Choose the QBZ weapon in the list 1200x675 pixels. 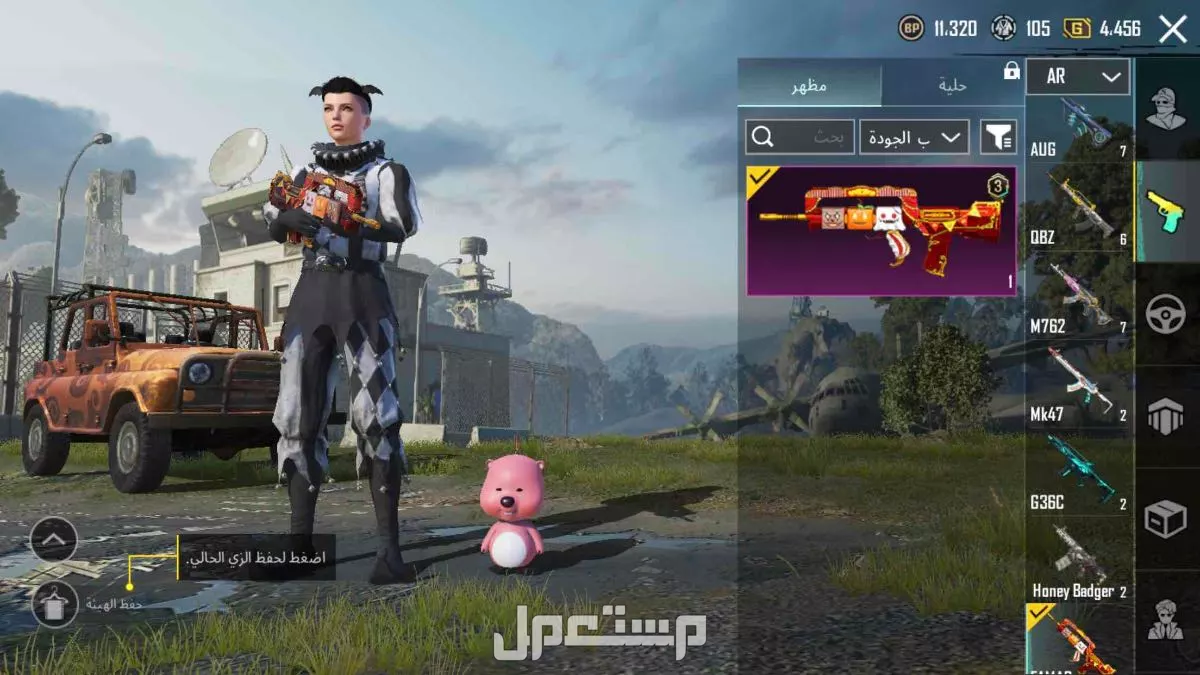tap(1079, 210)
